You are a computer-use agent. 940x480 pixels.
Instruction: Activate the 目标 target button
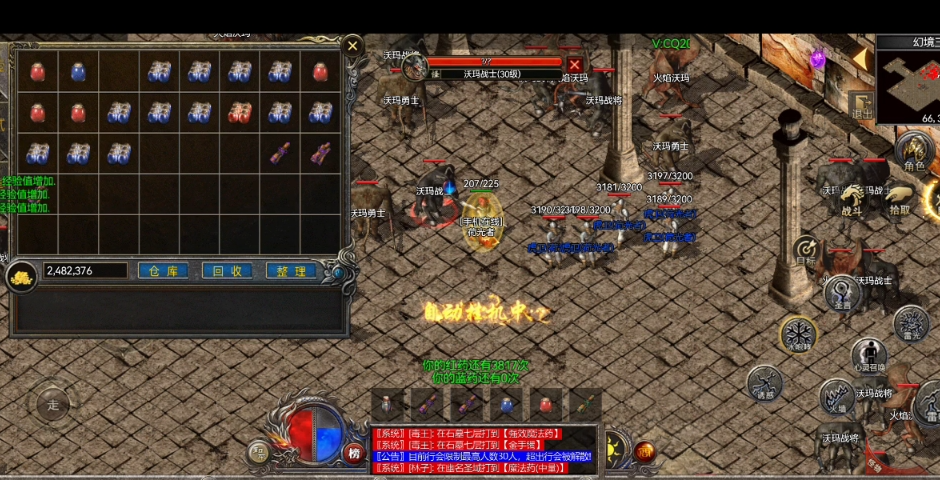click(x=807, y=251)
